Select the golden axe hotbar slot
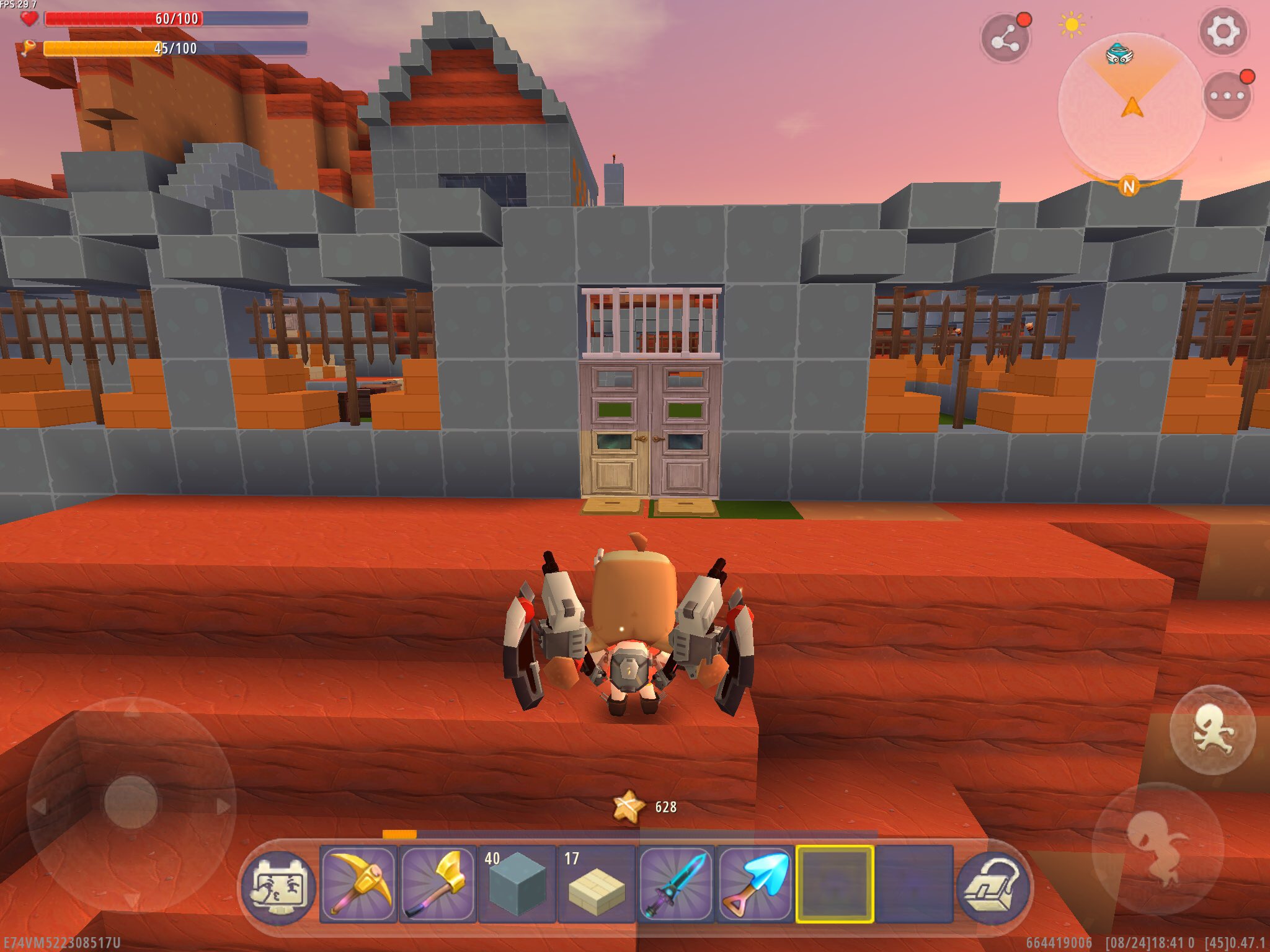Viewport: 1270px width, 952px height. [x=438, y=884]
